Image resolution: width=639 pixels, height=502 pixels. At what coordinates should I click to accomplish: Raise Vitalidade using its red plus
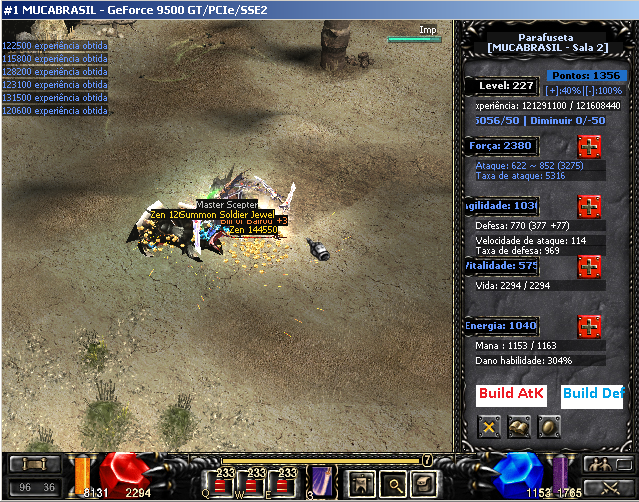point(590,267)
